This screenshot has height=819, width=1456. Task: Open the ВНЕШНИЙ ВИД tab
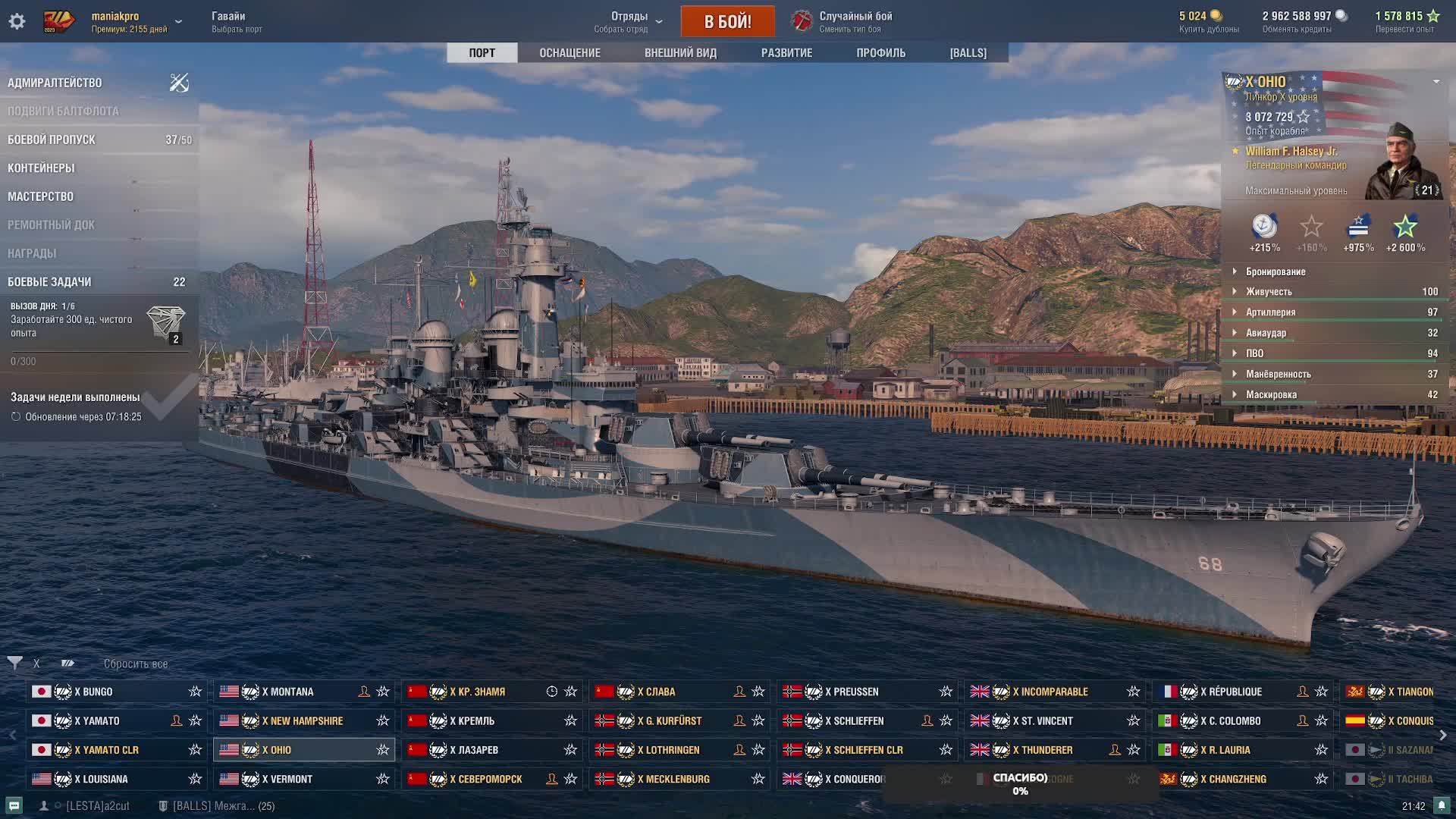[x=680, y=53]
